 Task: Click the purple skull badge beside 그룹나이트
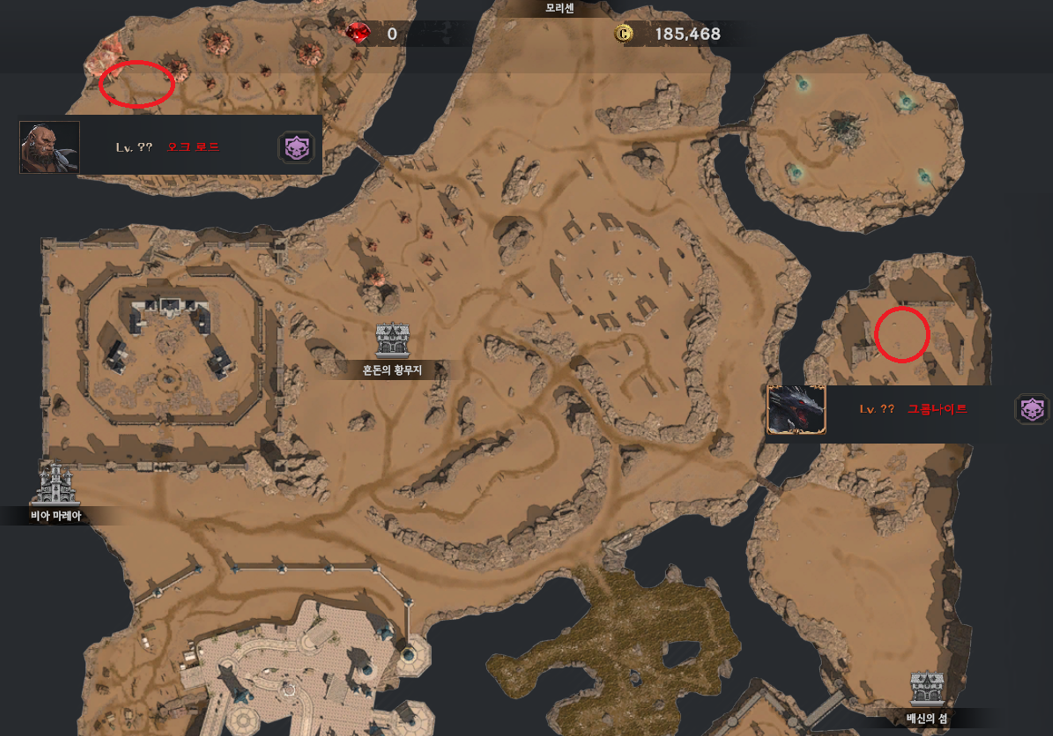click(1032, 409)
